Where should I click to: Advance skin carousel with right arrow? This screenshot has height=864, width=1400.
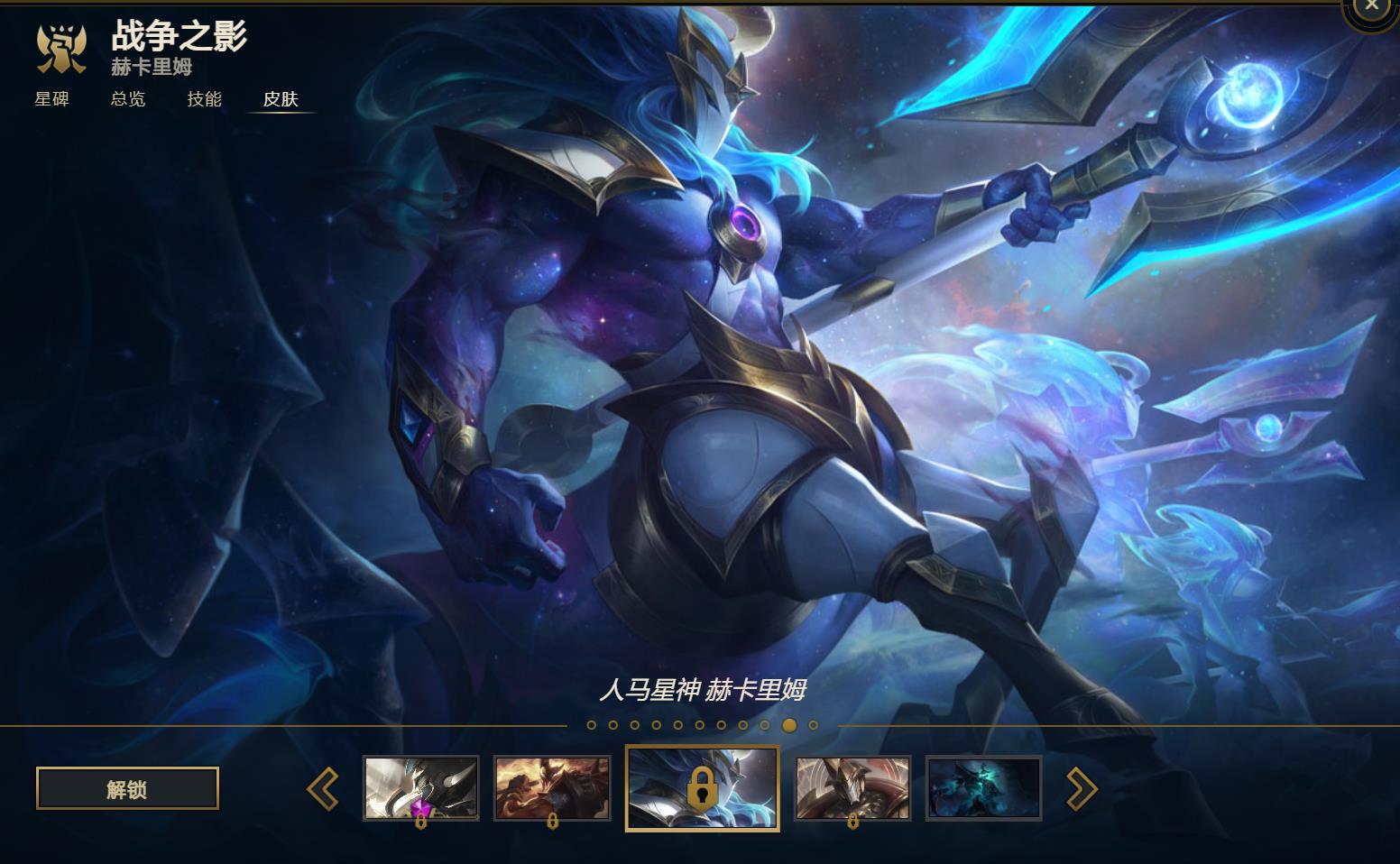tap(1082, 789)
